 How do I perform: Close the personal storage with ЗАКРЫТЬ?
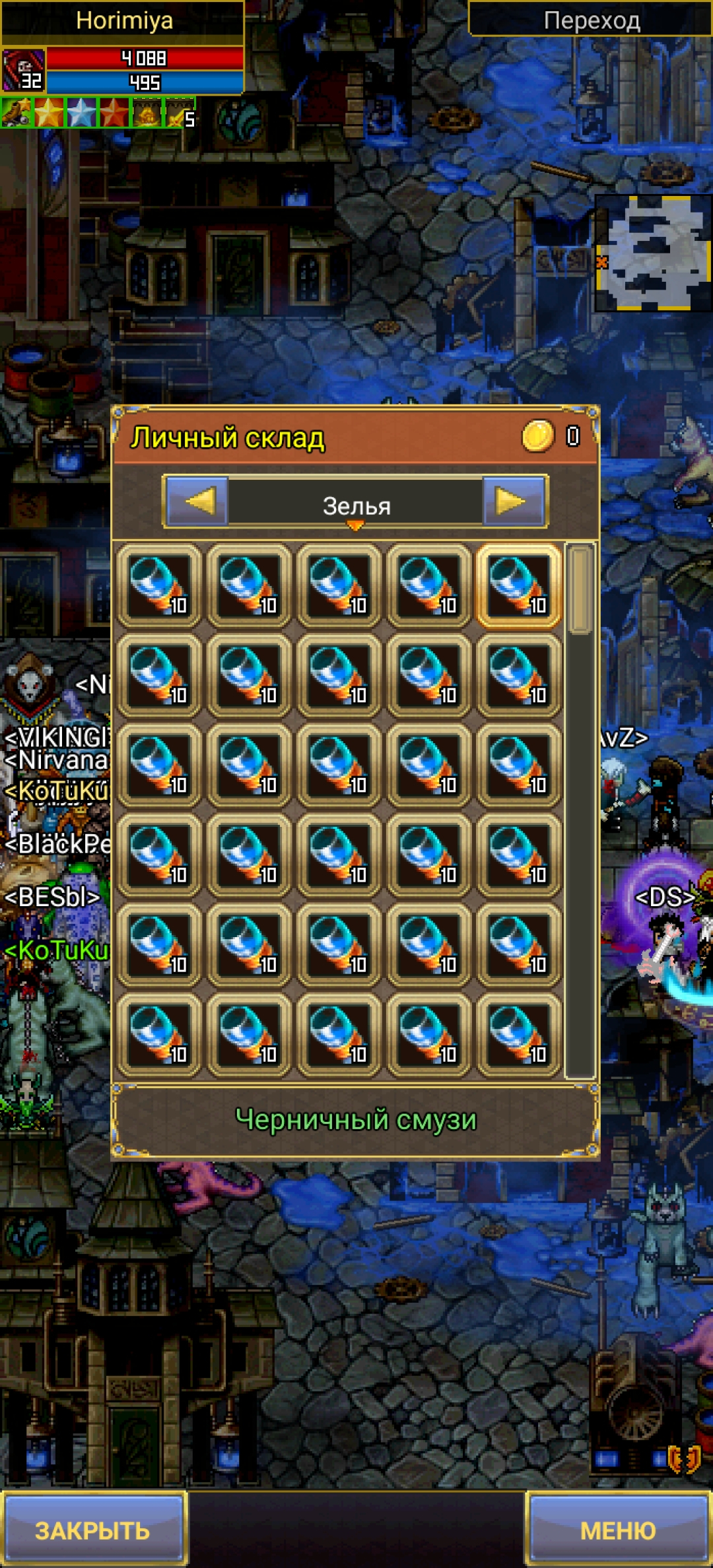92,1529
